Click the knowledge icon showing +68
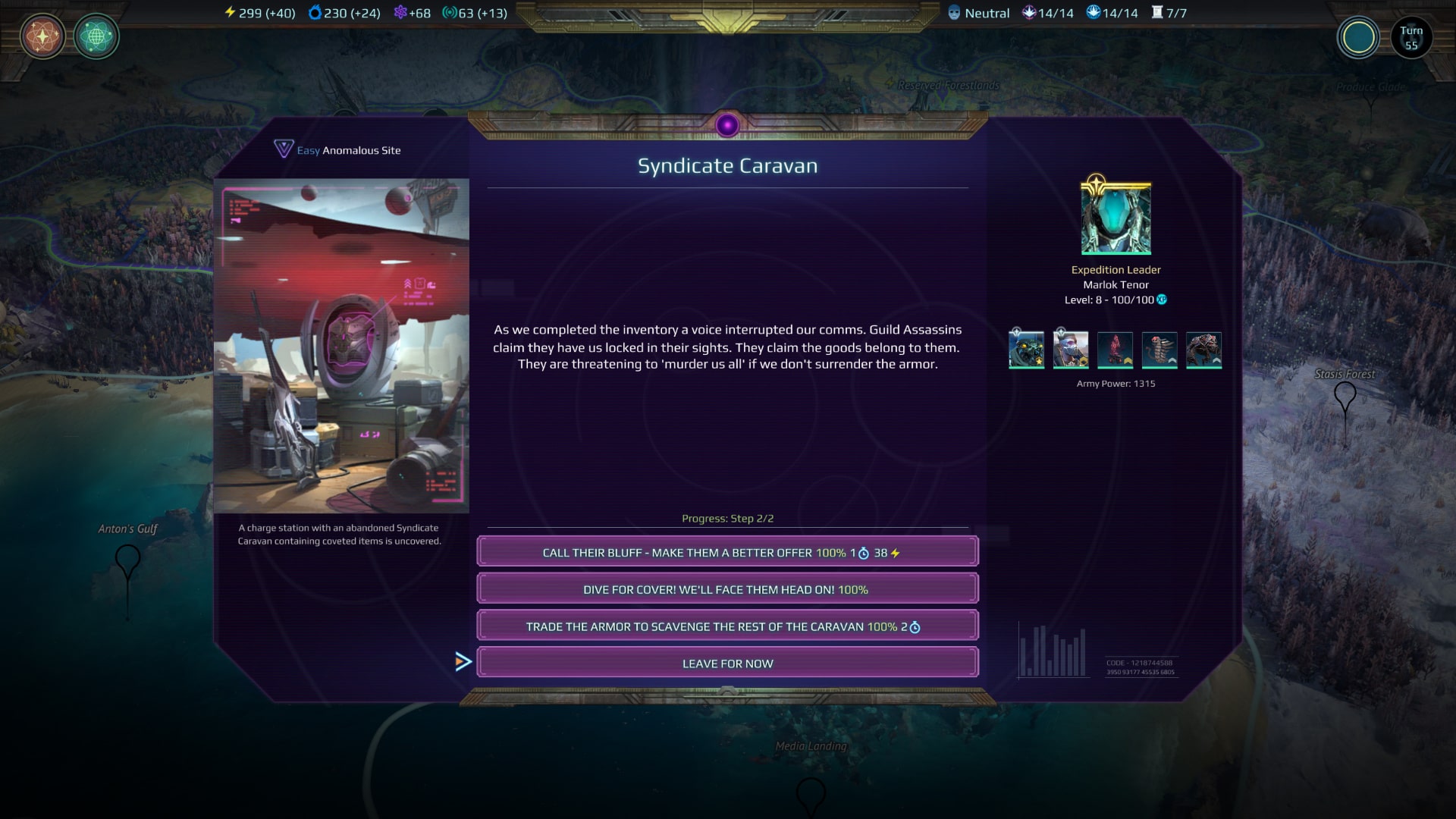1456x819 pixels. point(400,12)
